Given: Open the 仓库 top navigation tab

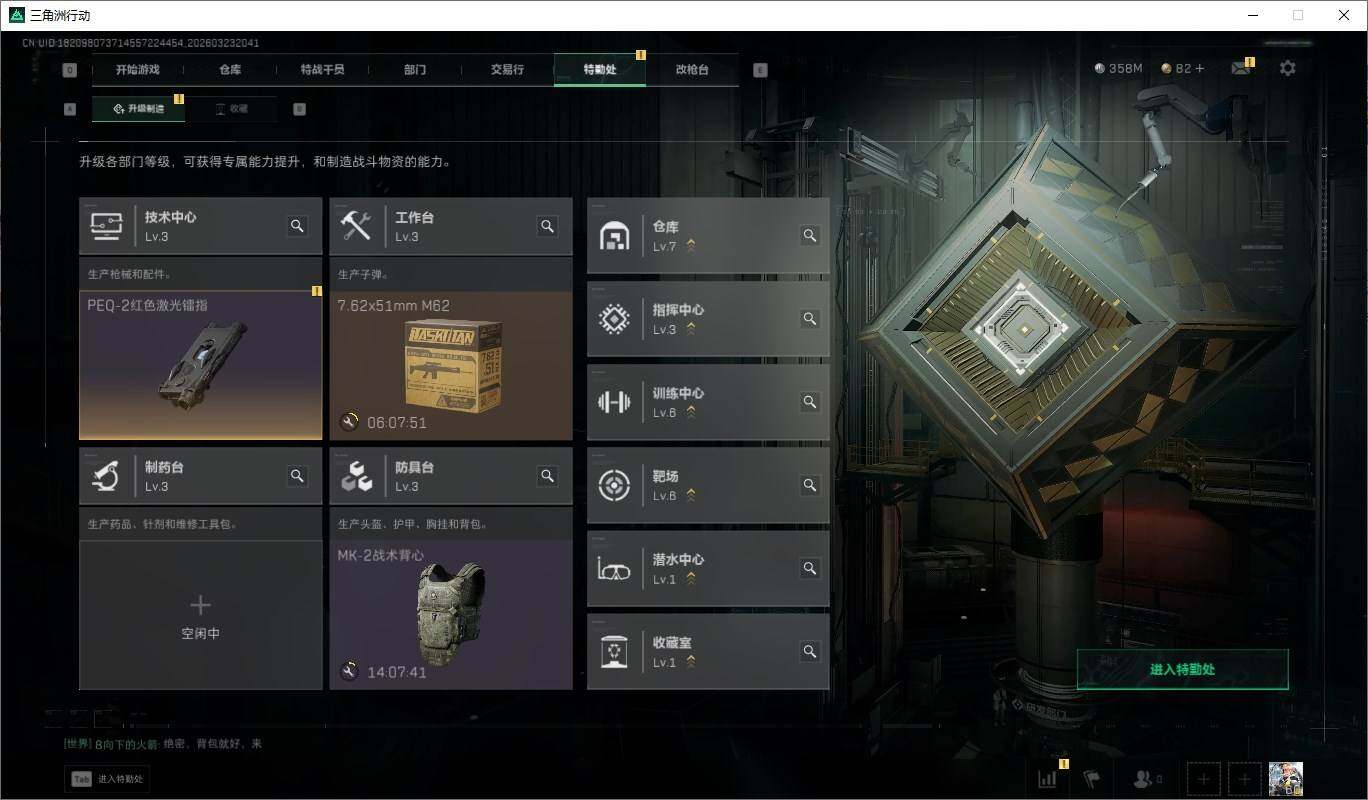Looking at the screenshot, I should [230, 70].
